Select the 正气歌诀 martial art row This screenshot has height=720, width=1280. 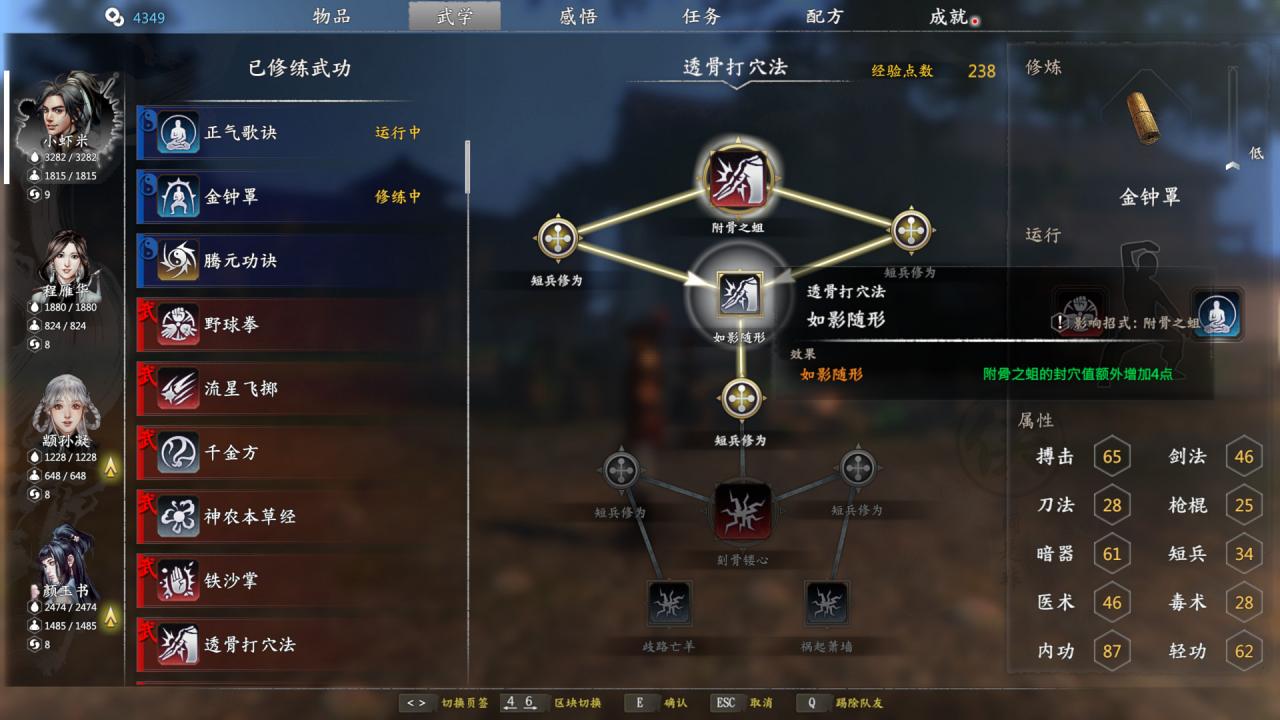300,133
